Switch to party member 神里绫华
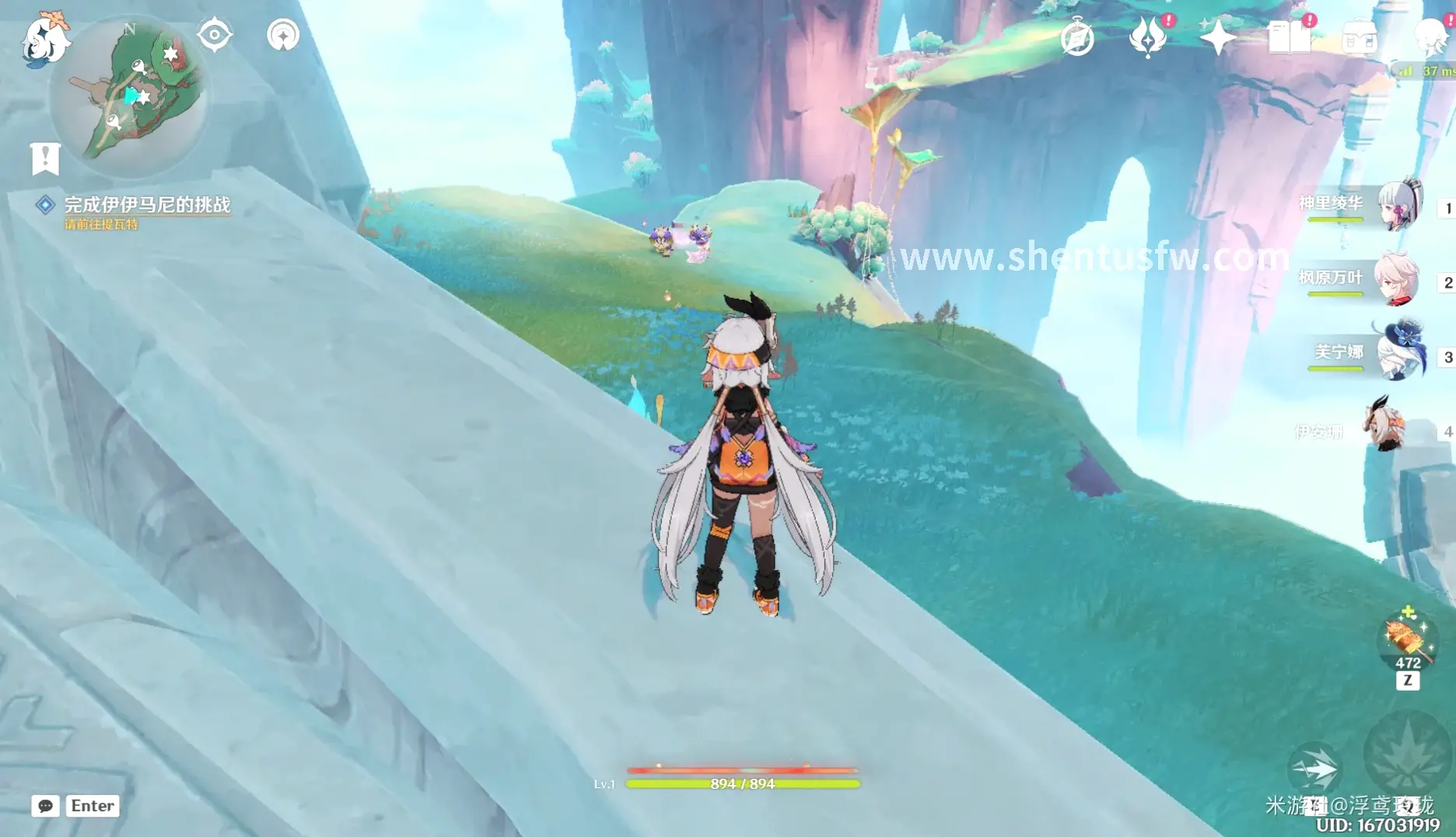This screenshot has height=837, width=1456. coord(1398,205)
